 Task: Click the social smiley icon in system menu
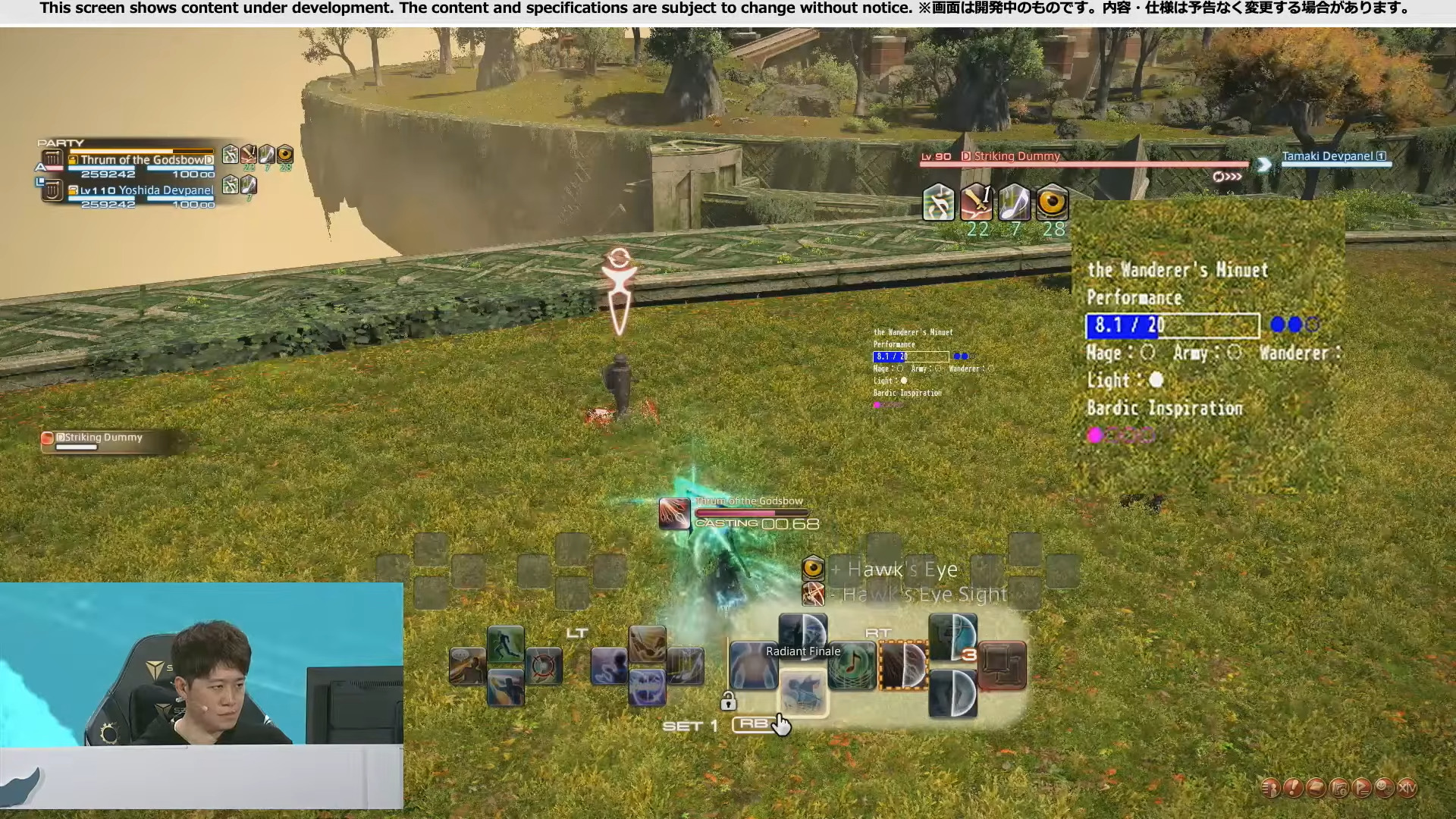coord(1385,789)
